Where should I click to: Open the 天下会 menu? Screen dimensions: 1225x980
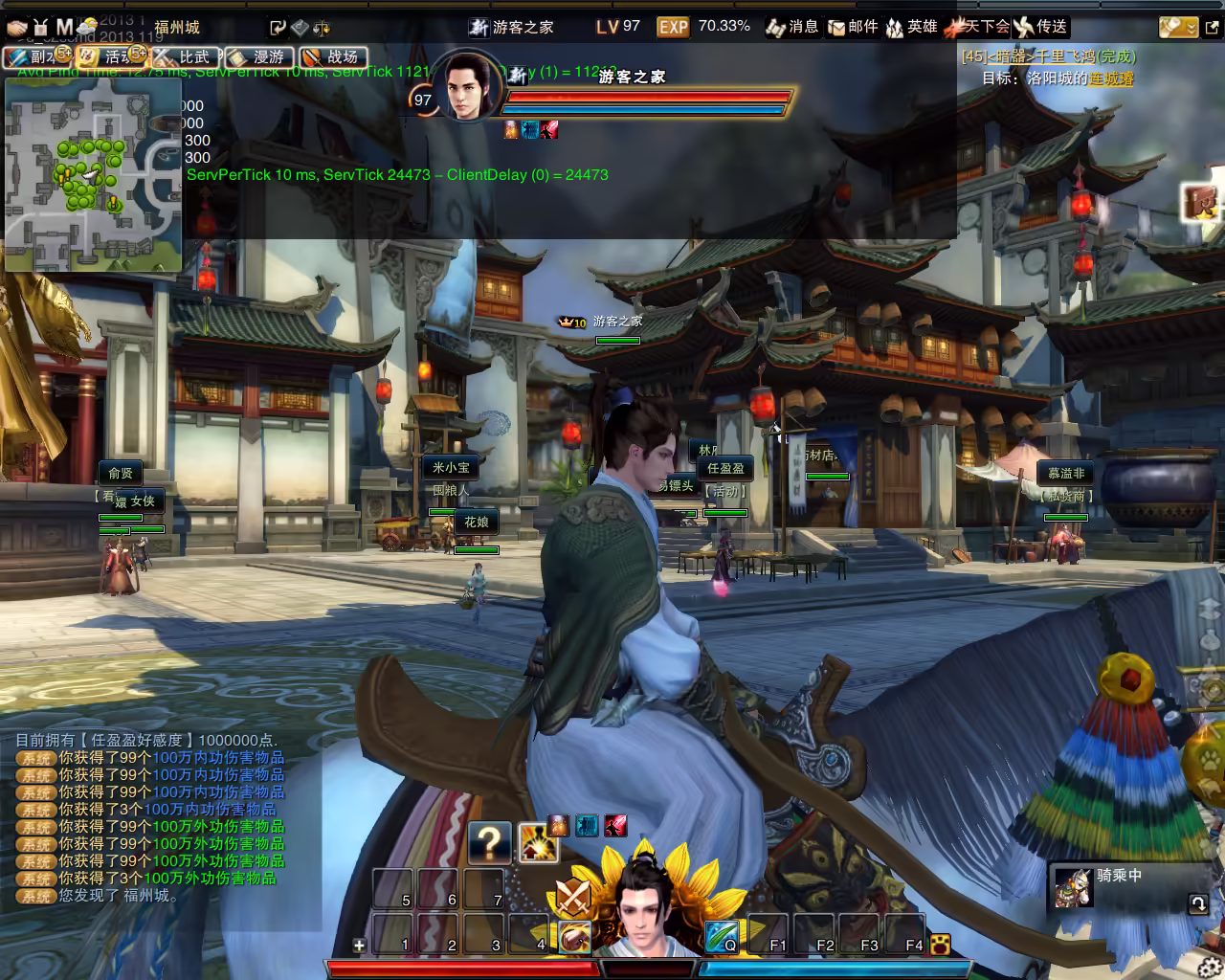[x=976, y=27]
